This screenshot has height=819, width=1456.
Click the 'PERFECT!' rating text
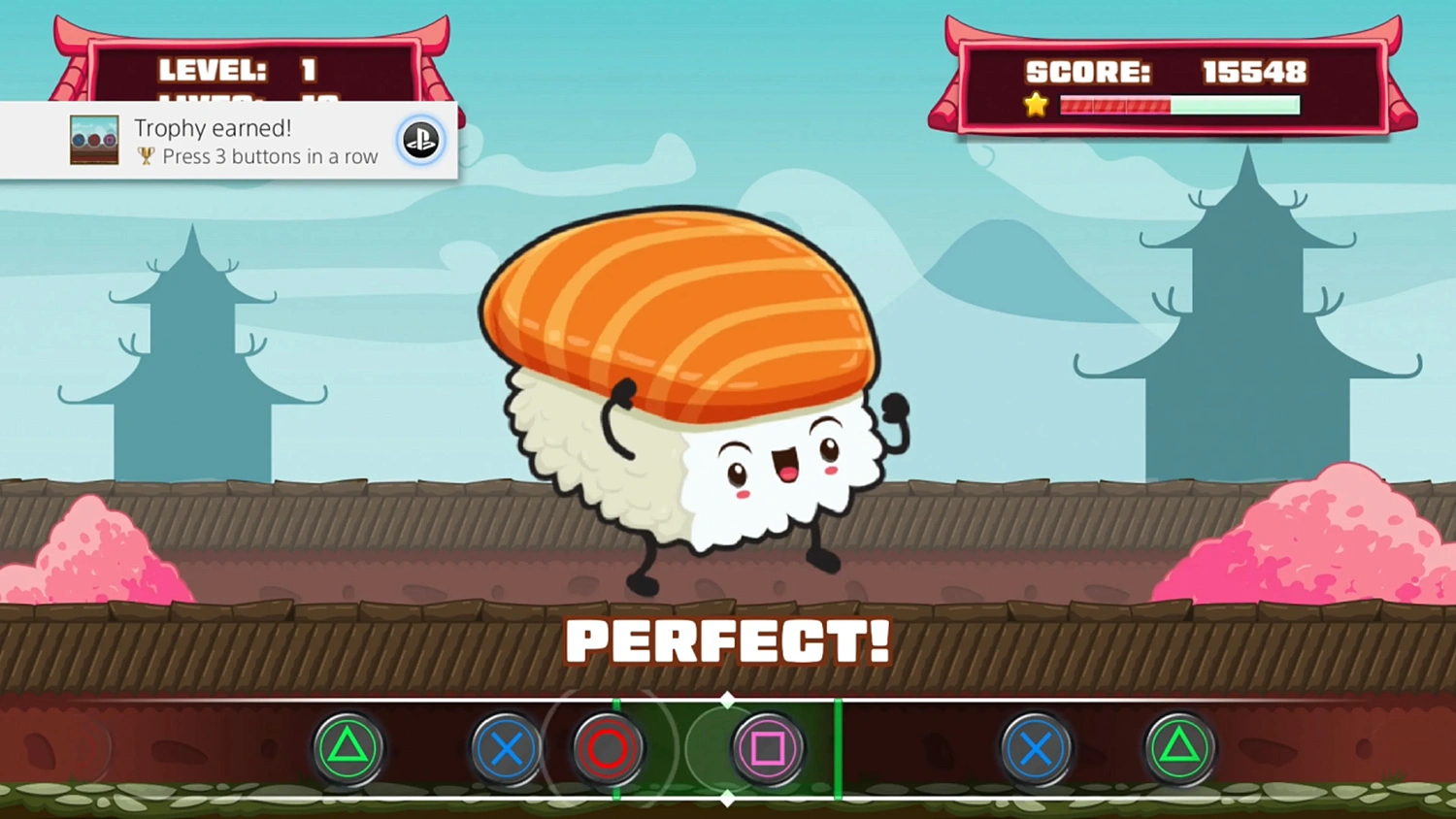click(728, 640)
